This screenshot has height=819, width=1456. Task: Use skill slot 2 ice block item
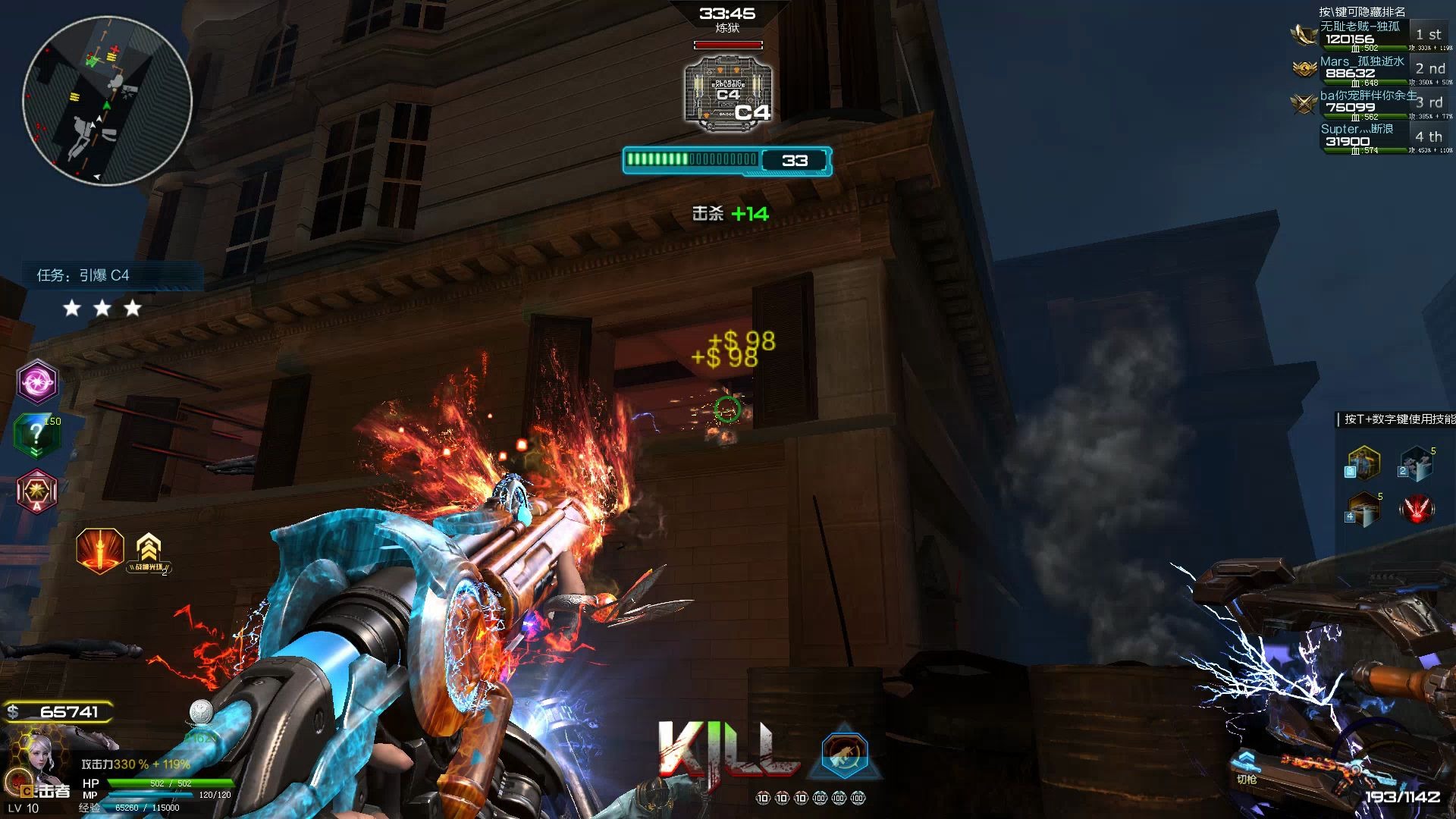(1415, 463)
